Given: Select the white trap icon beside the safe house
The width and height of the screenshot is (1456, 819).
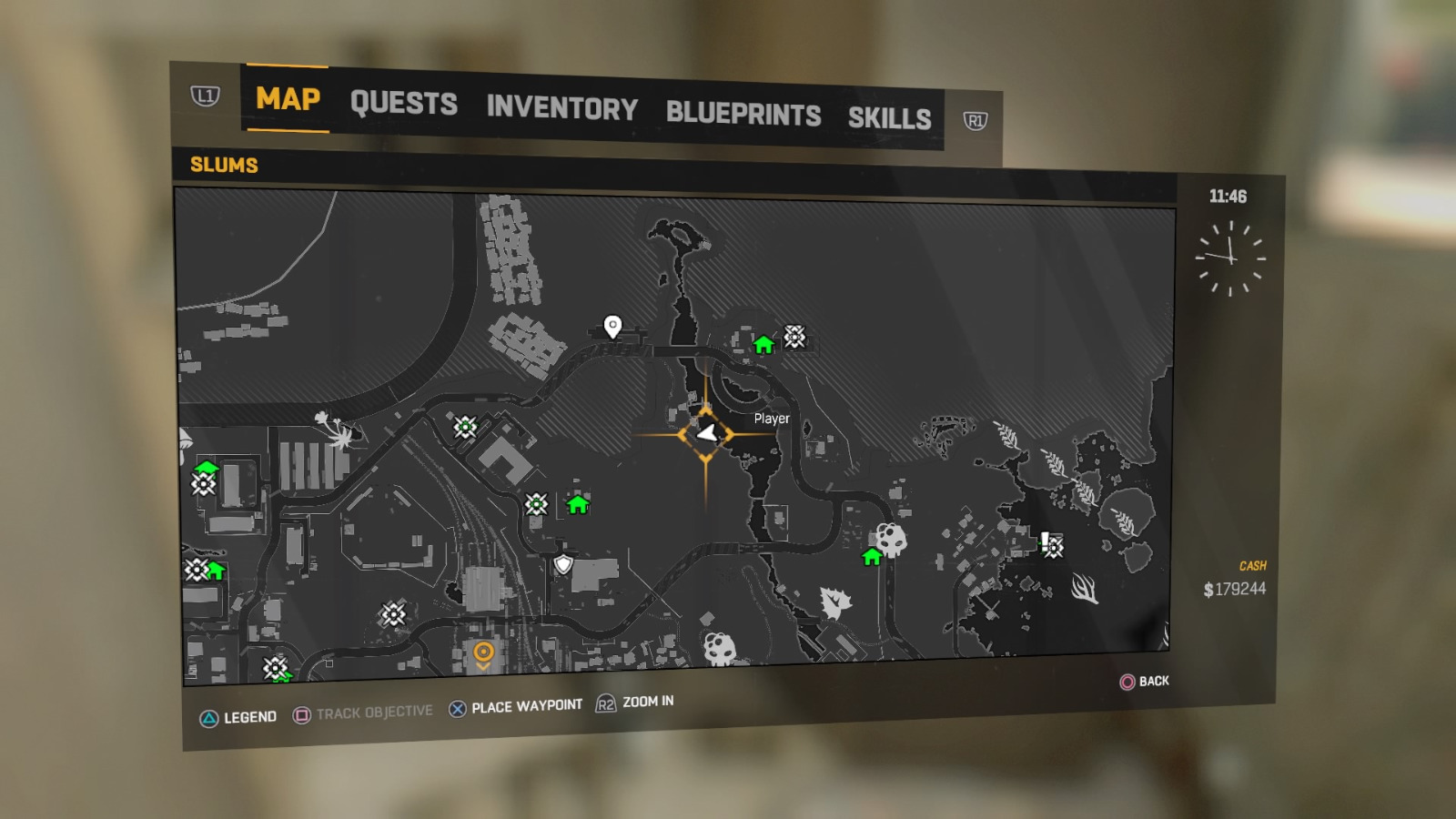Looking at the screenshot, I should pyautogui.click(x=793, y=338).
